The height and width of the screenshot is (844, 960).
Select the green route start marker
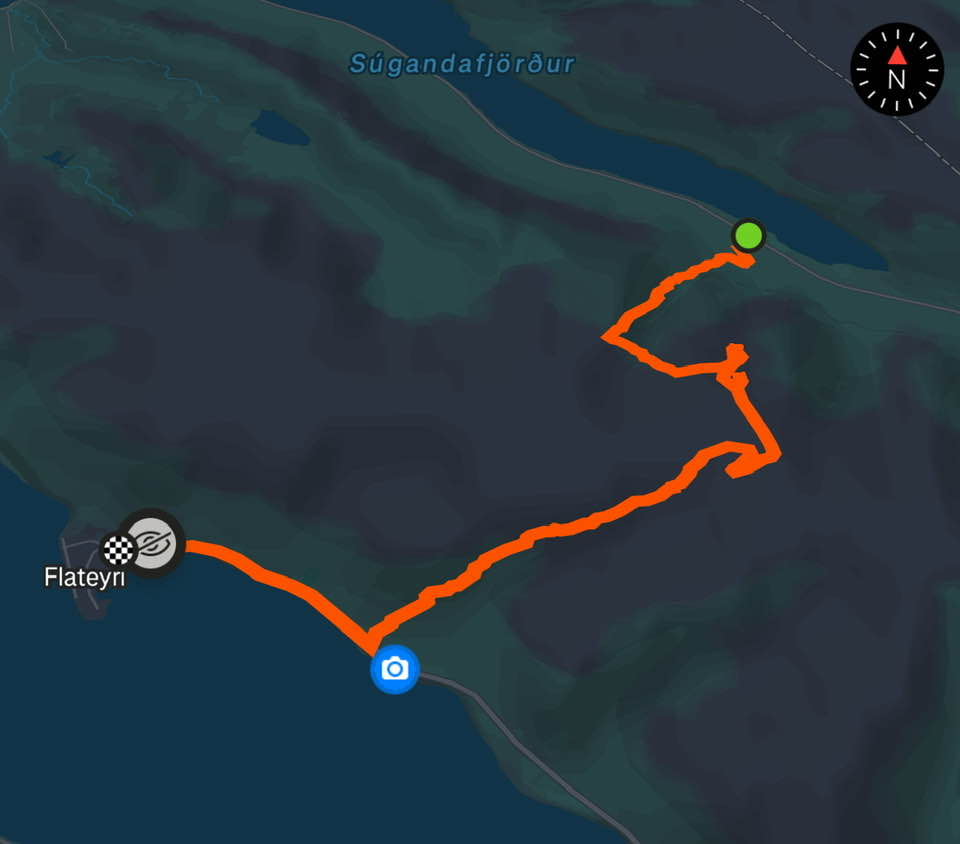(x=748, y=236)
